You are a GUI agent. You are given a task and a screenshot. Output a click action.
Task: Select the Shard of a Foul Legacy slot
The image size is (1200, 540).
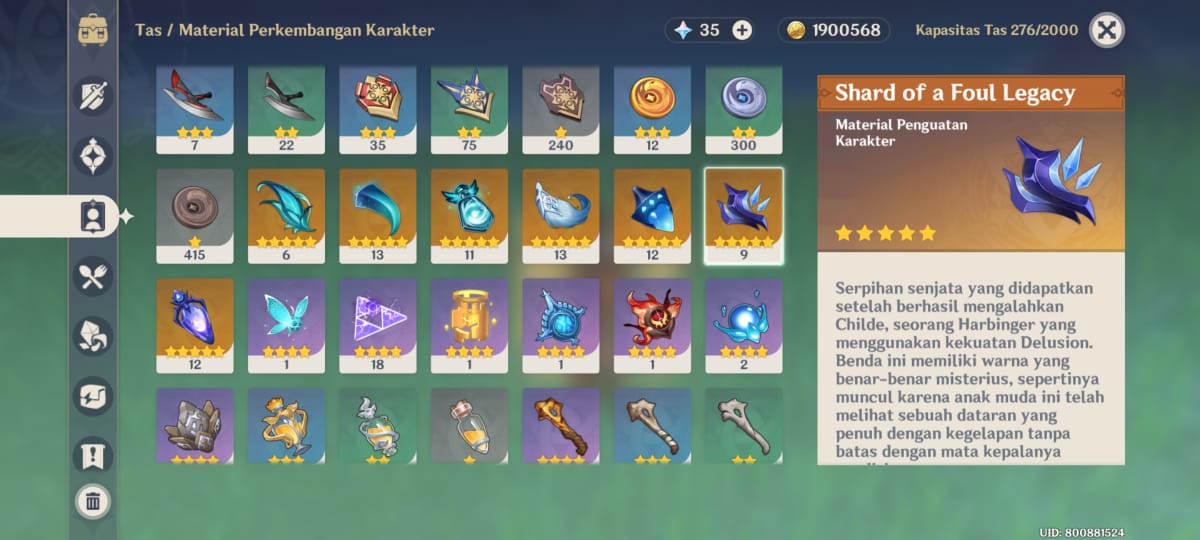(744, 215)
